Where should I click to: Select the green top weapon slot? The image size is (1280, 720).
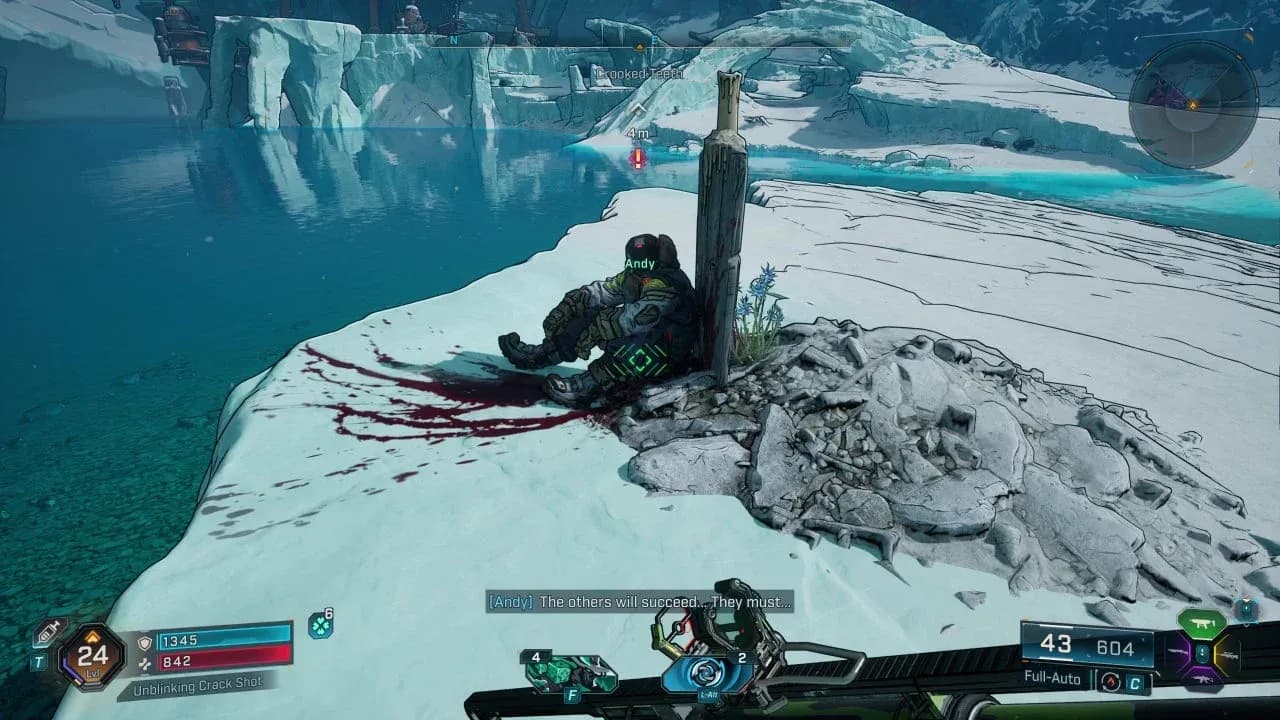1202,624
